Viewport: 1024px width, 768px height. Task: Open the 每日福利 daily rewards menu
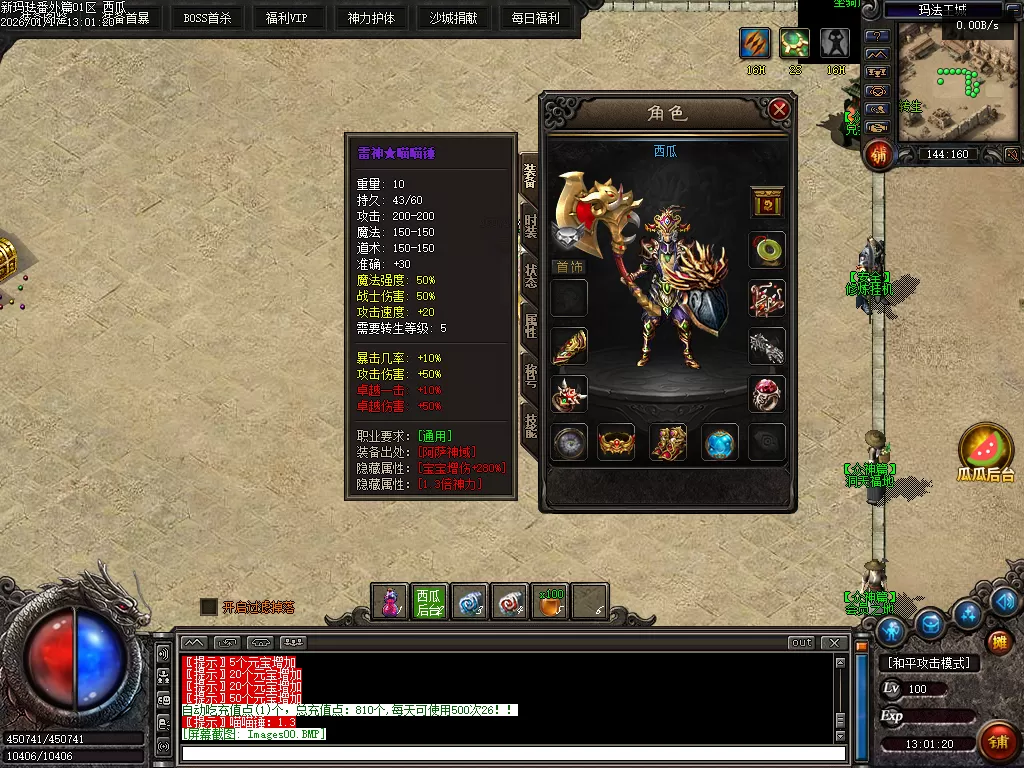(535, 18)
